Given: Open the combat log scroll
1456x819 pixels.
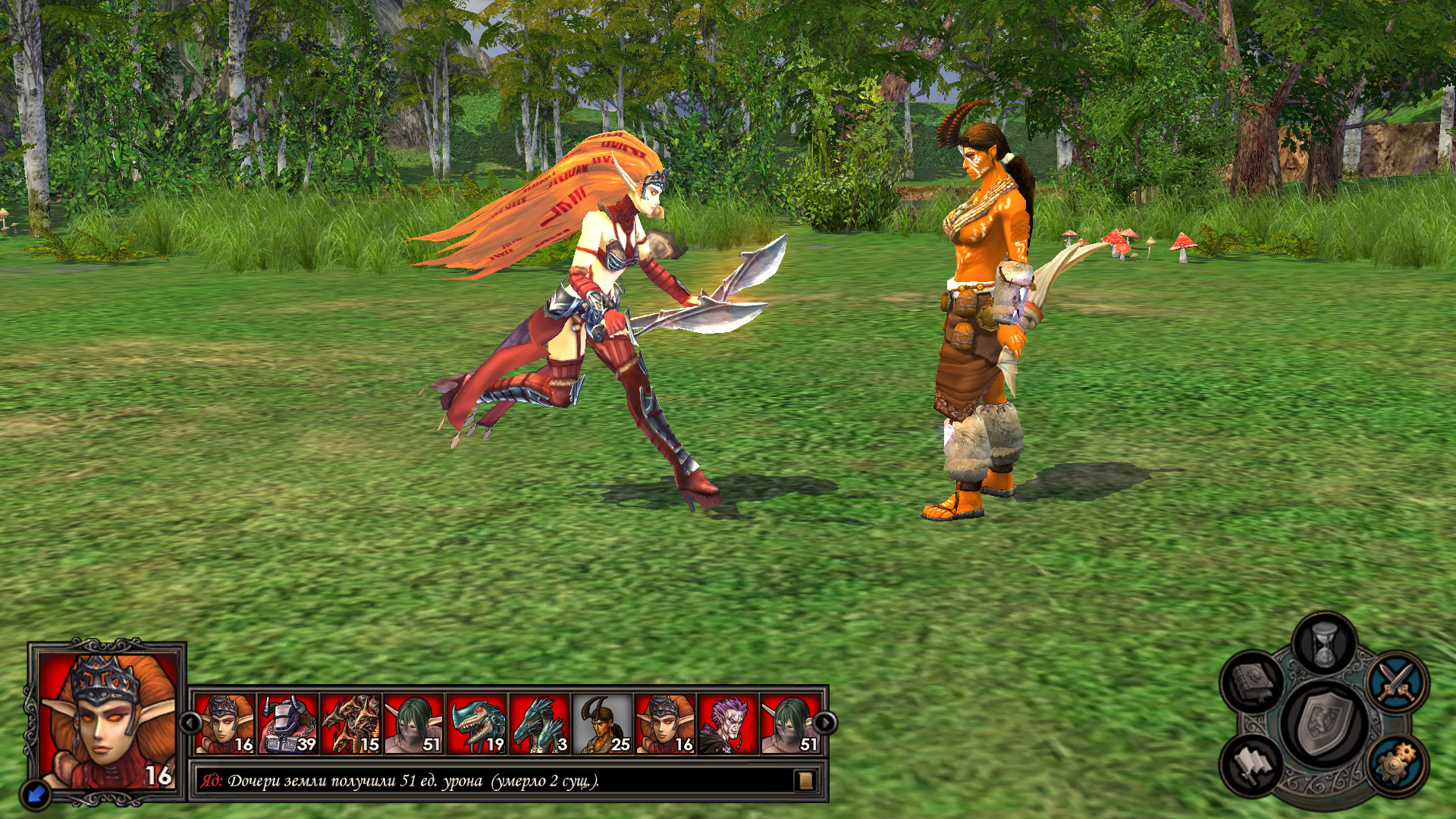Looking at the screenshot, I should click(805, 780).
